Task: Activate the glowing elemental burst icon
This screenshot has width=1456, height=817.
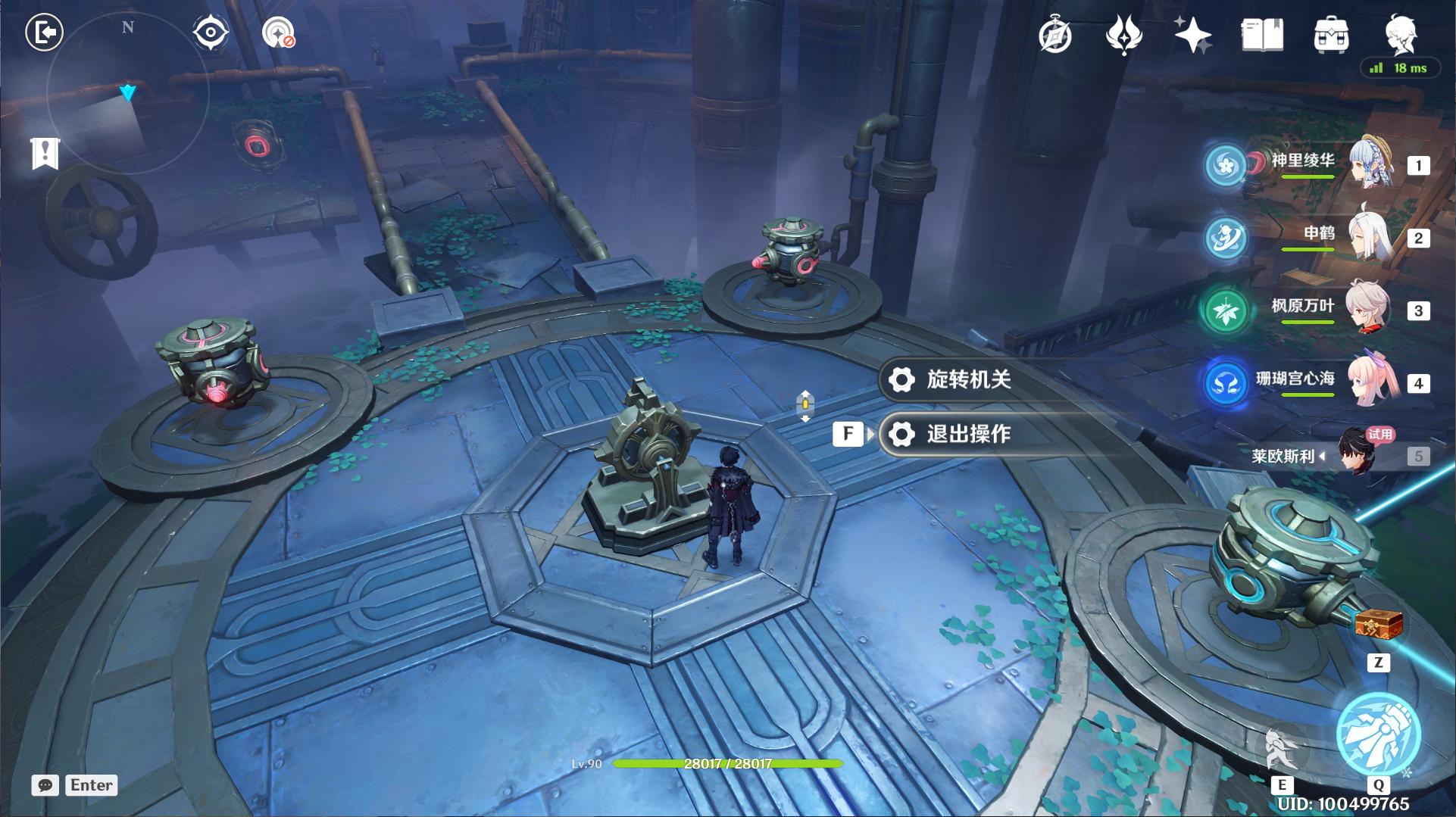Action: click(1378, 735)
